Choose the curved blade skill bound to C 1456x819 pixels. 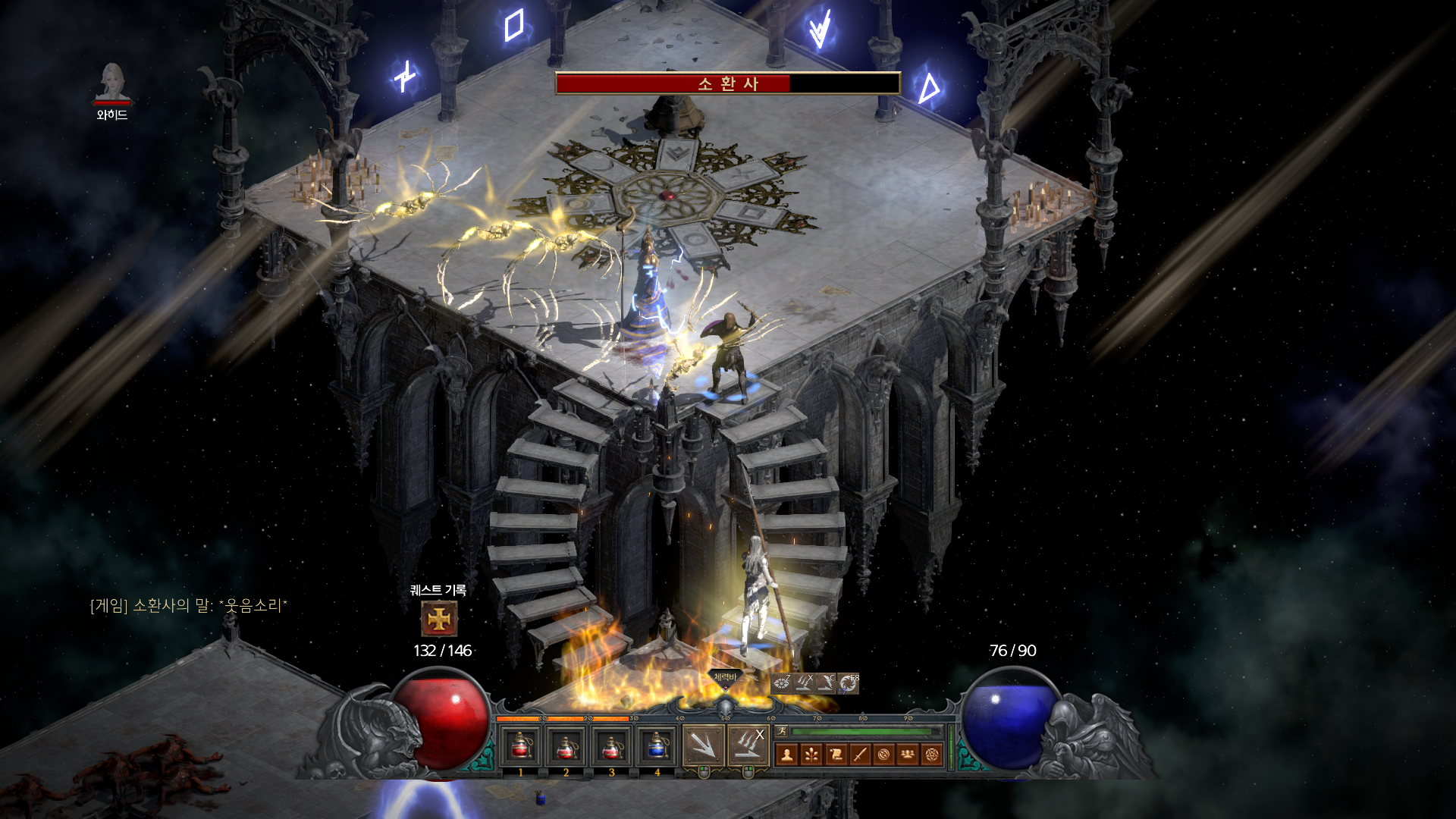[826, 683]
